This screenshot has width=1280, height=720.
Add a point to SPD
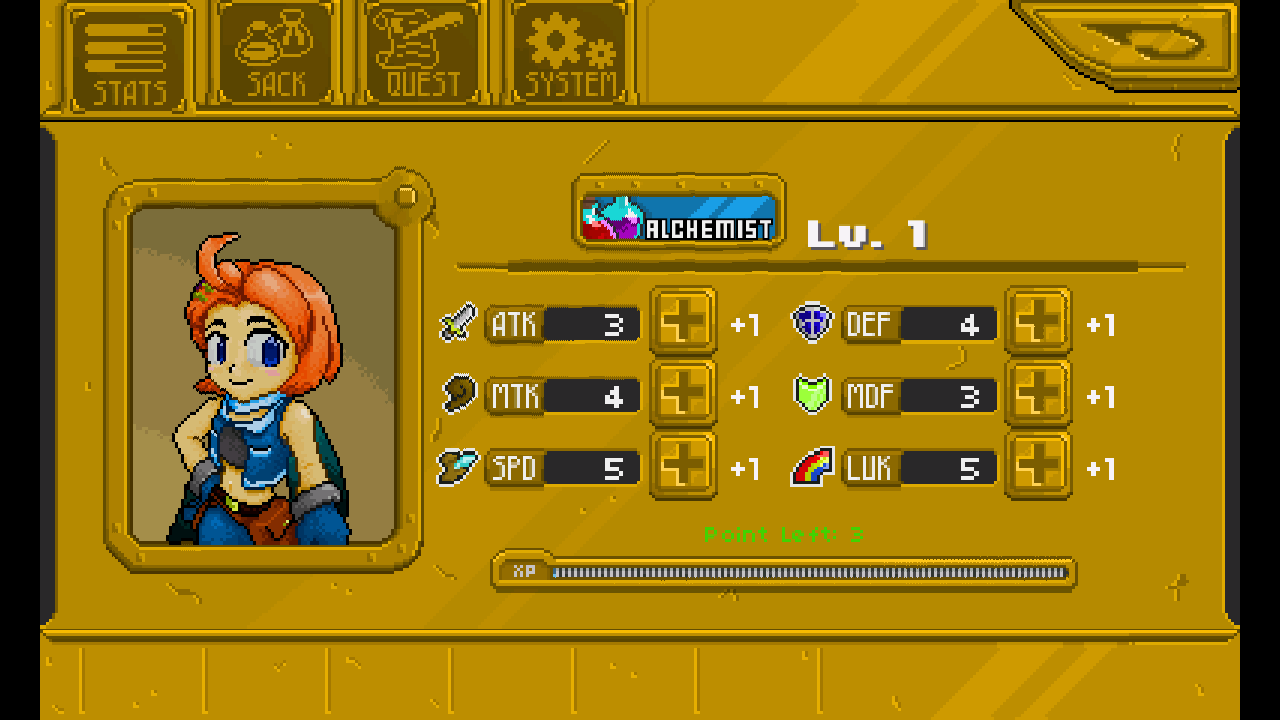(683, 466)
